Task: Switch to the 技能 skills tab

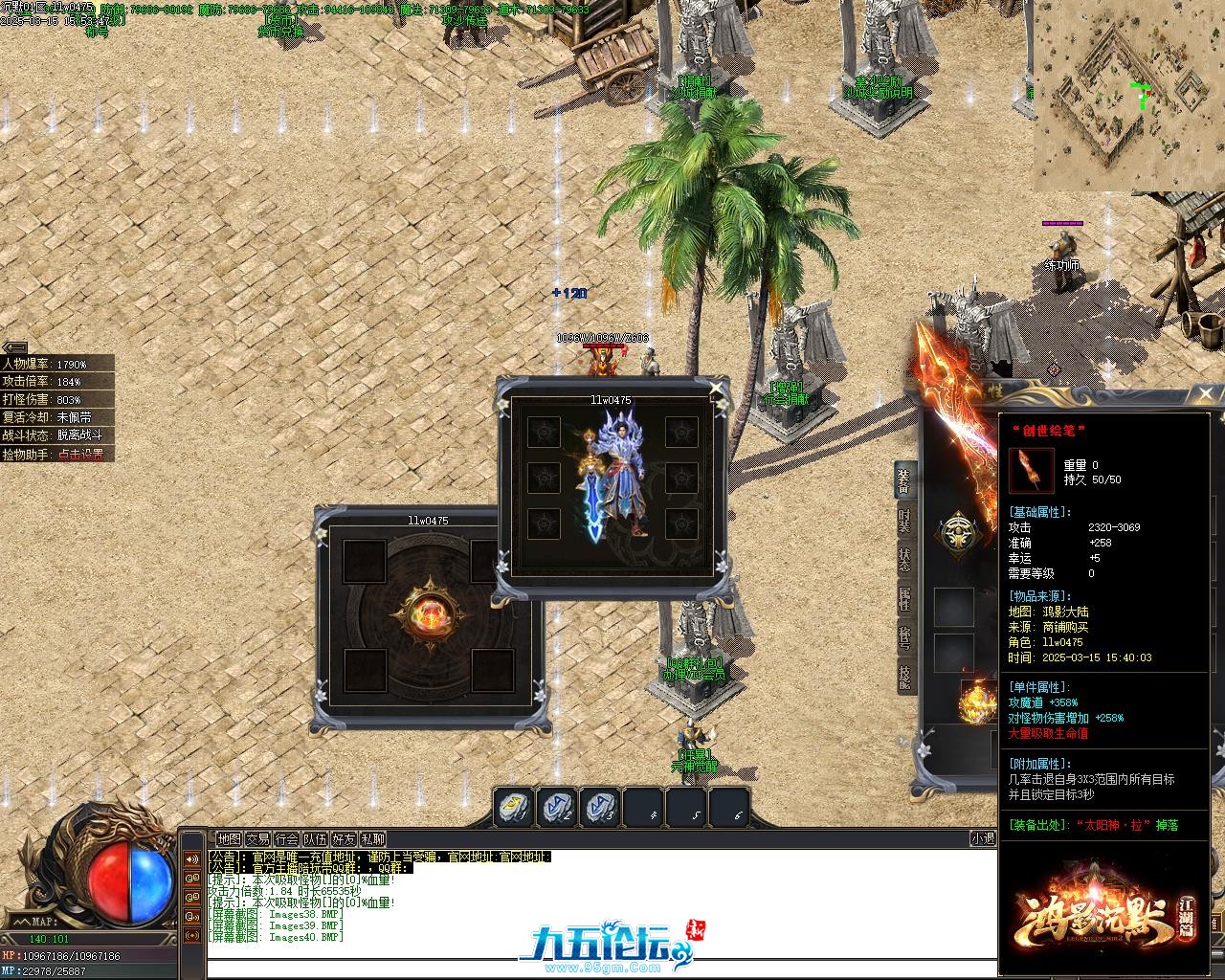Action: tap(904, 677)
